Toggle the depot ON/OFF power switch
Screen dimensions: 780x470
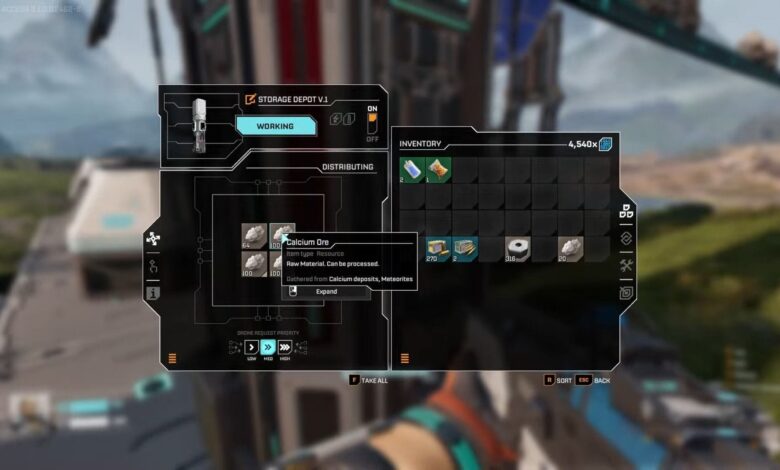point(372,124)
